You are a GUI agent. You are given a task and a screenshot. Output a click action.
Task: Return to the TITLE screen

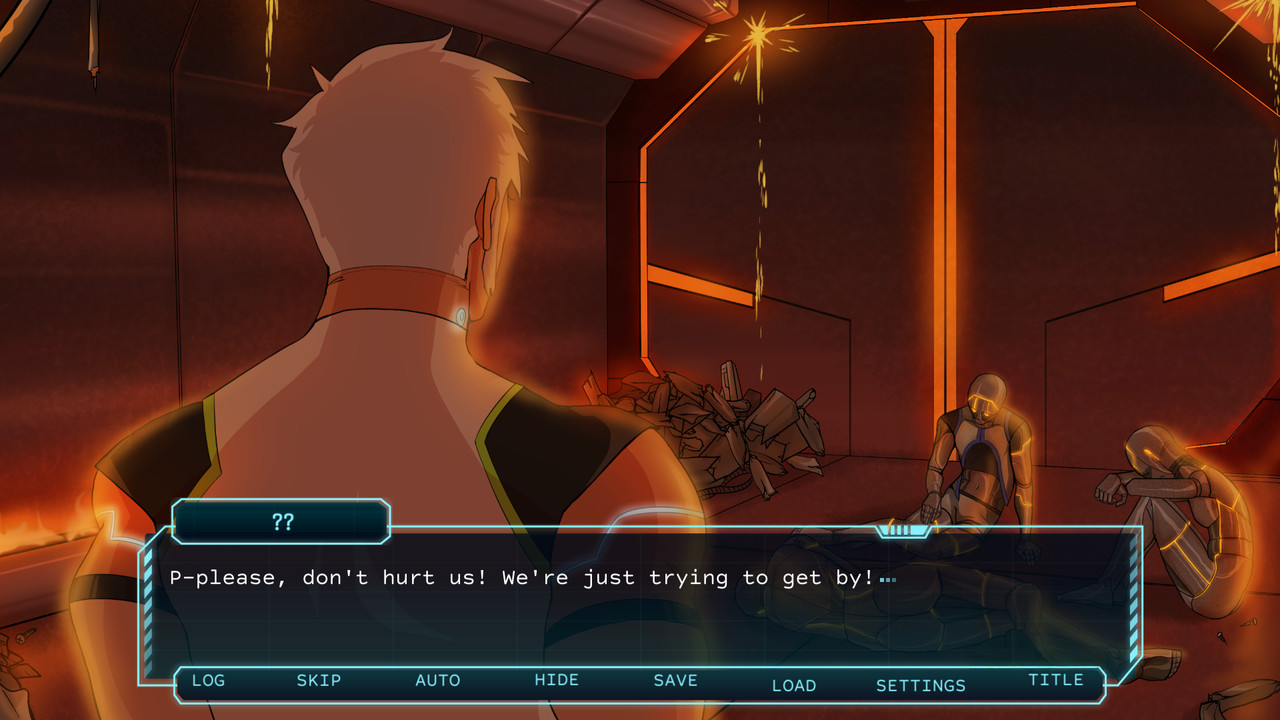1056,679
